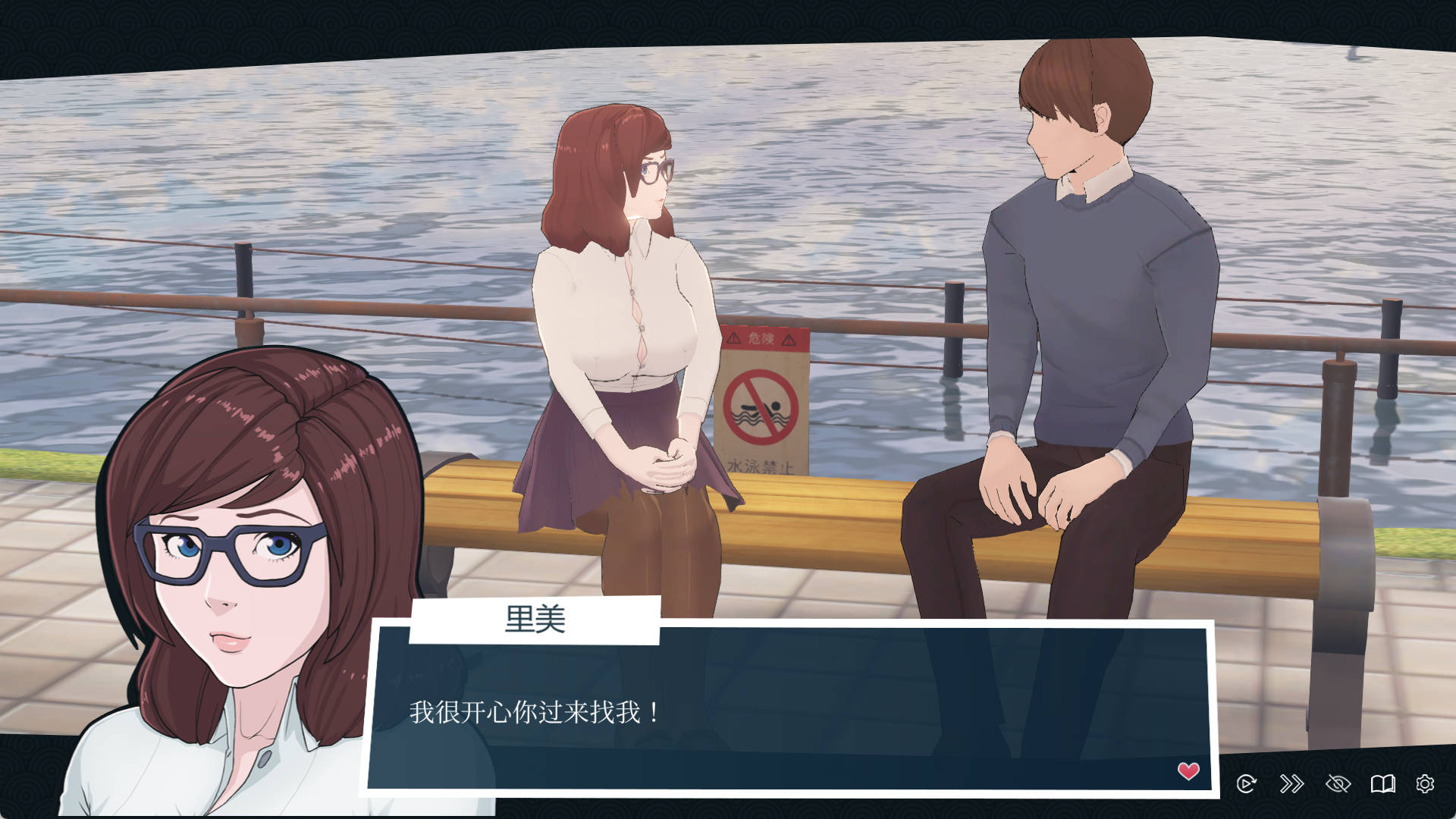Hide the dialogue UI with eye toggle
Screen dimensions: 1456x819
click(x=1338, y=783)
